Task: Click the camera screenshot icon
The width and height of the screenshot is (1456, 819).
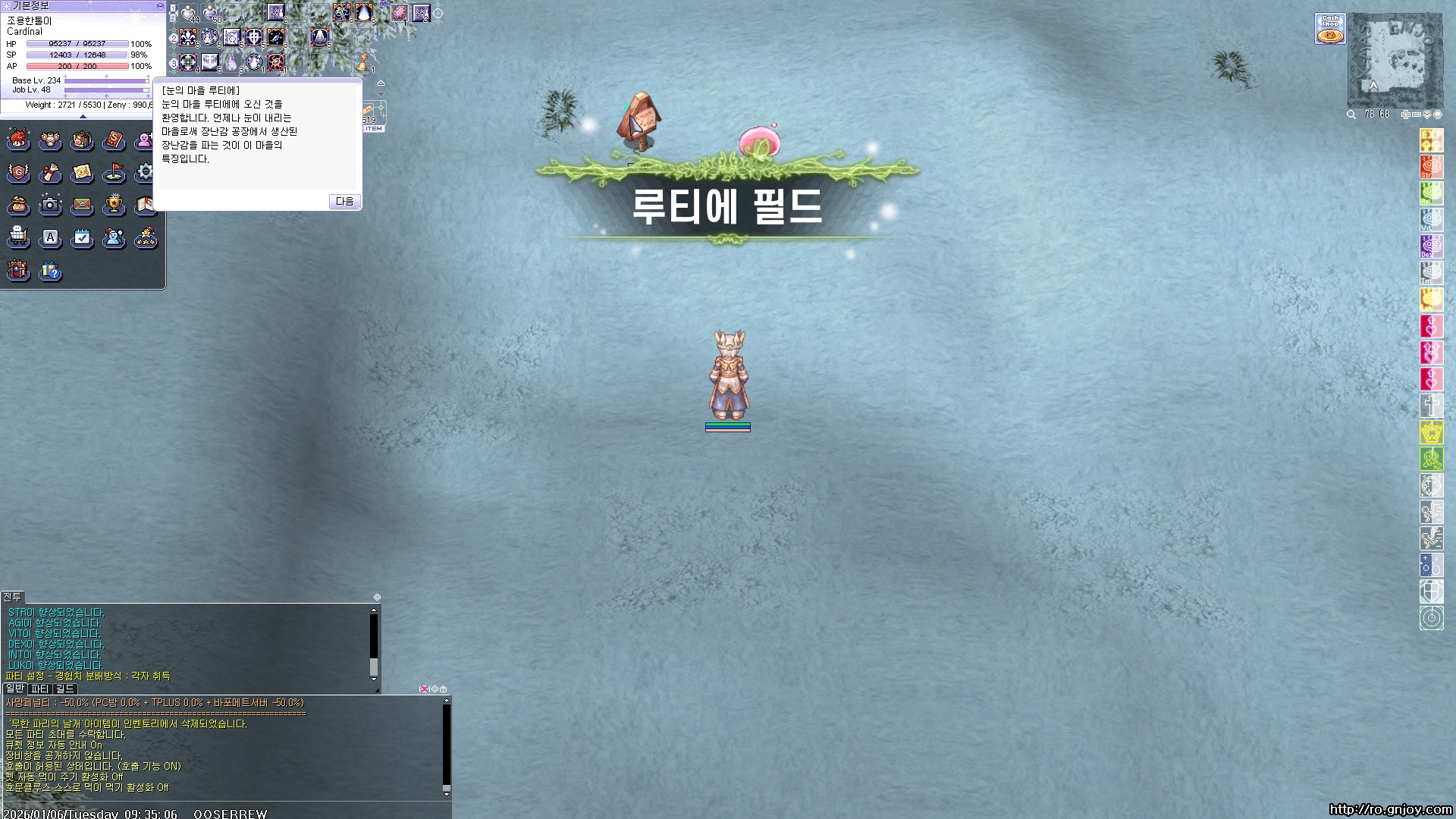Action: point(50,206)
